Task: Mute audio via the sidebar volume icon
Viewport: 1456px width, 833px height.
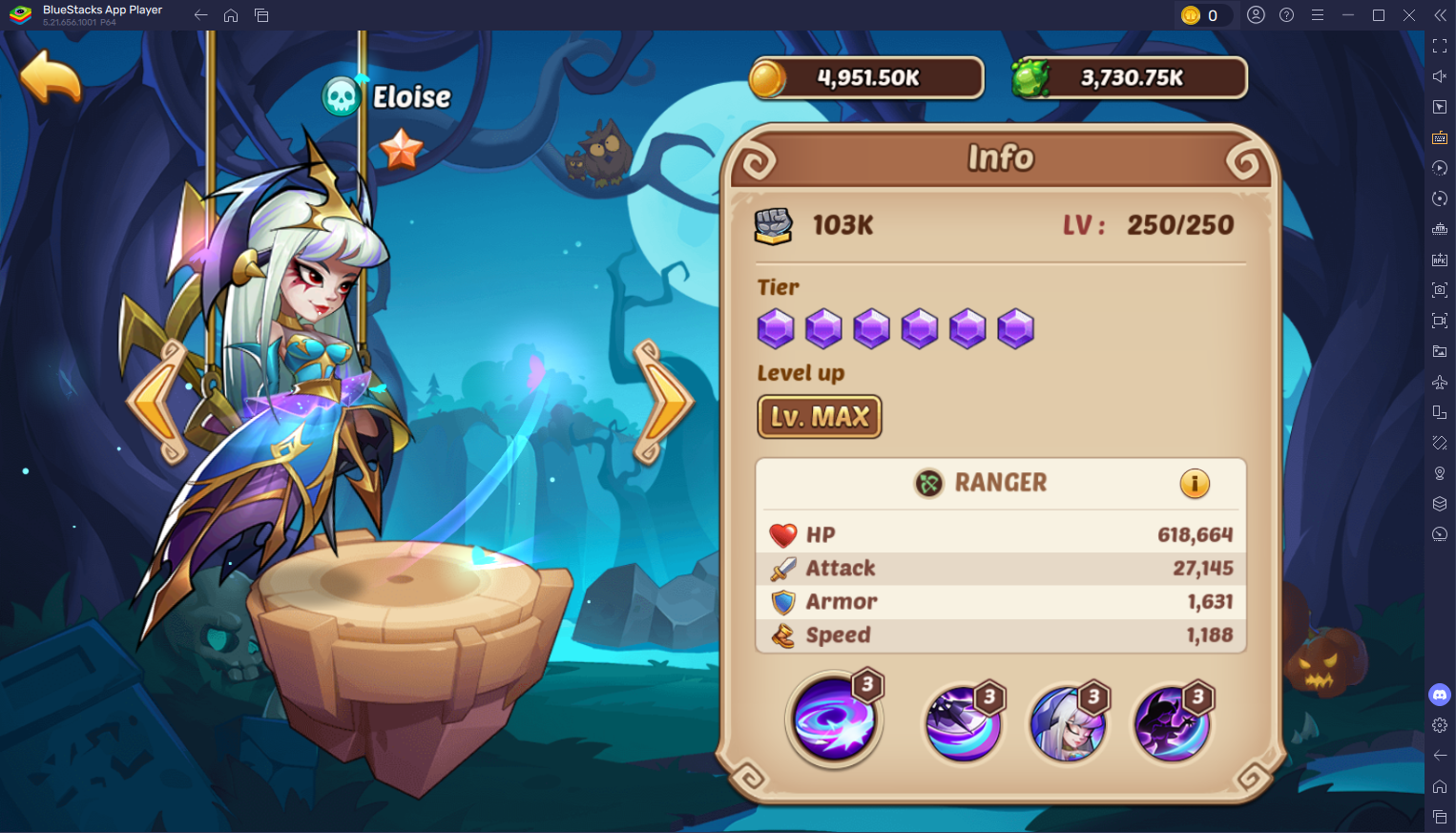Action: (1441, 76)
